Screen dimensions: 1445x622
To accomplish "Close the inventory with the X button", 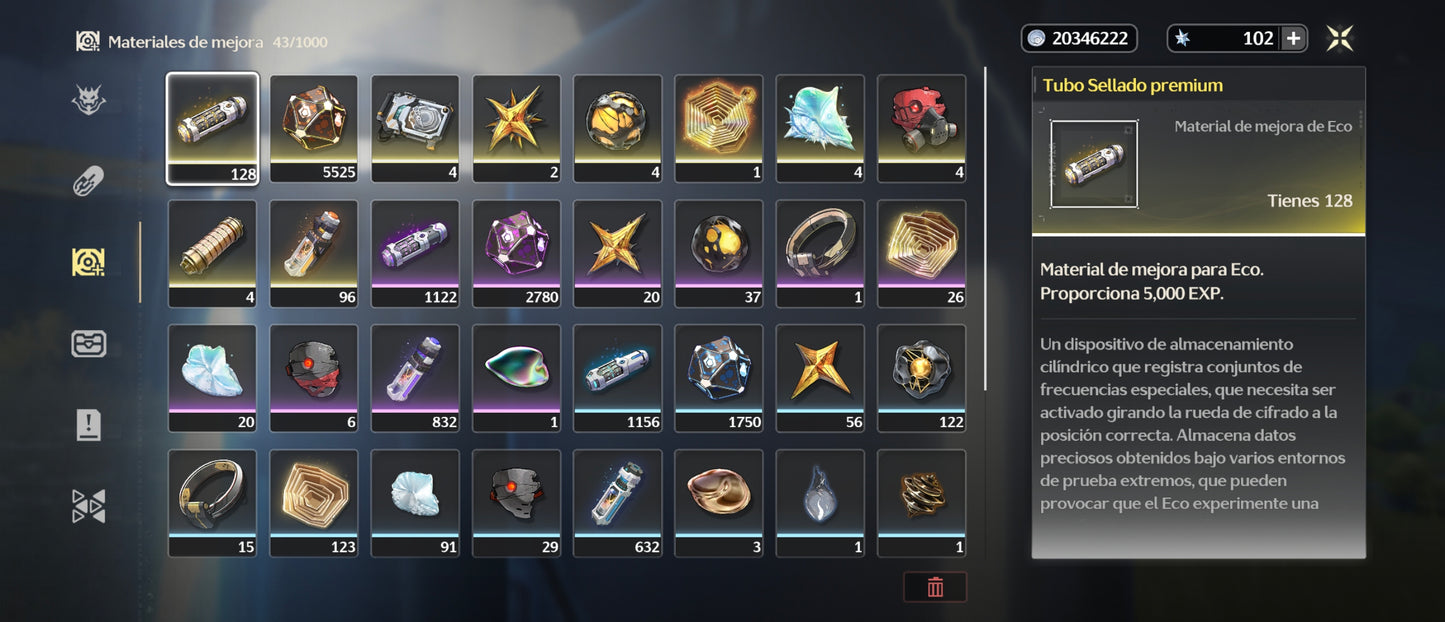I will coord(1340,39).
